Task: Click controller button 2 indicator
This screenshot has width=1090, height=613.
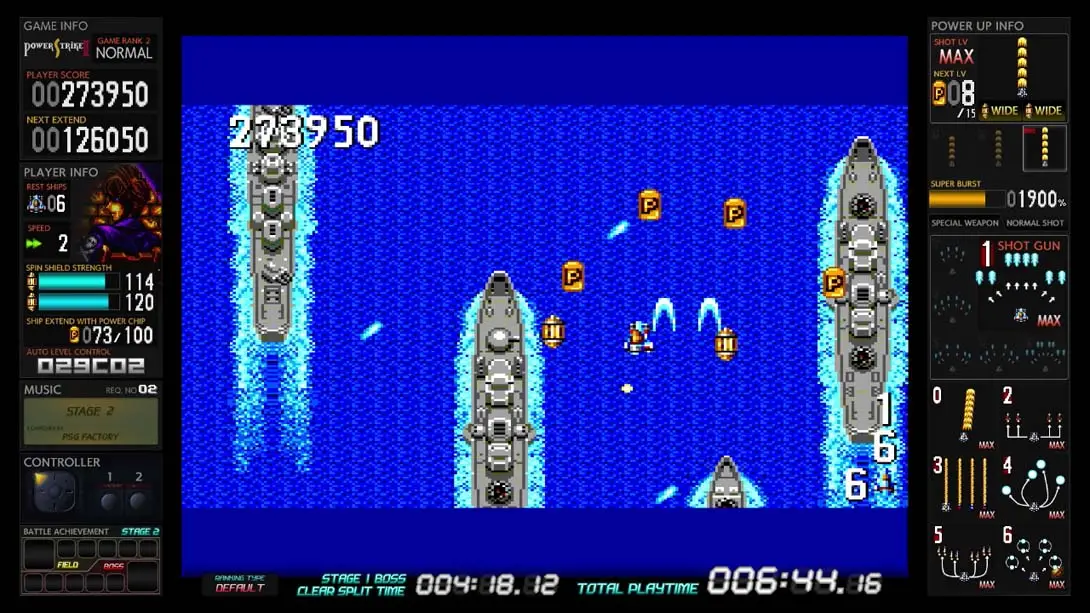Action: click(x=139, y=497)
